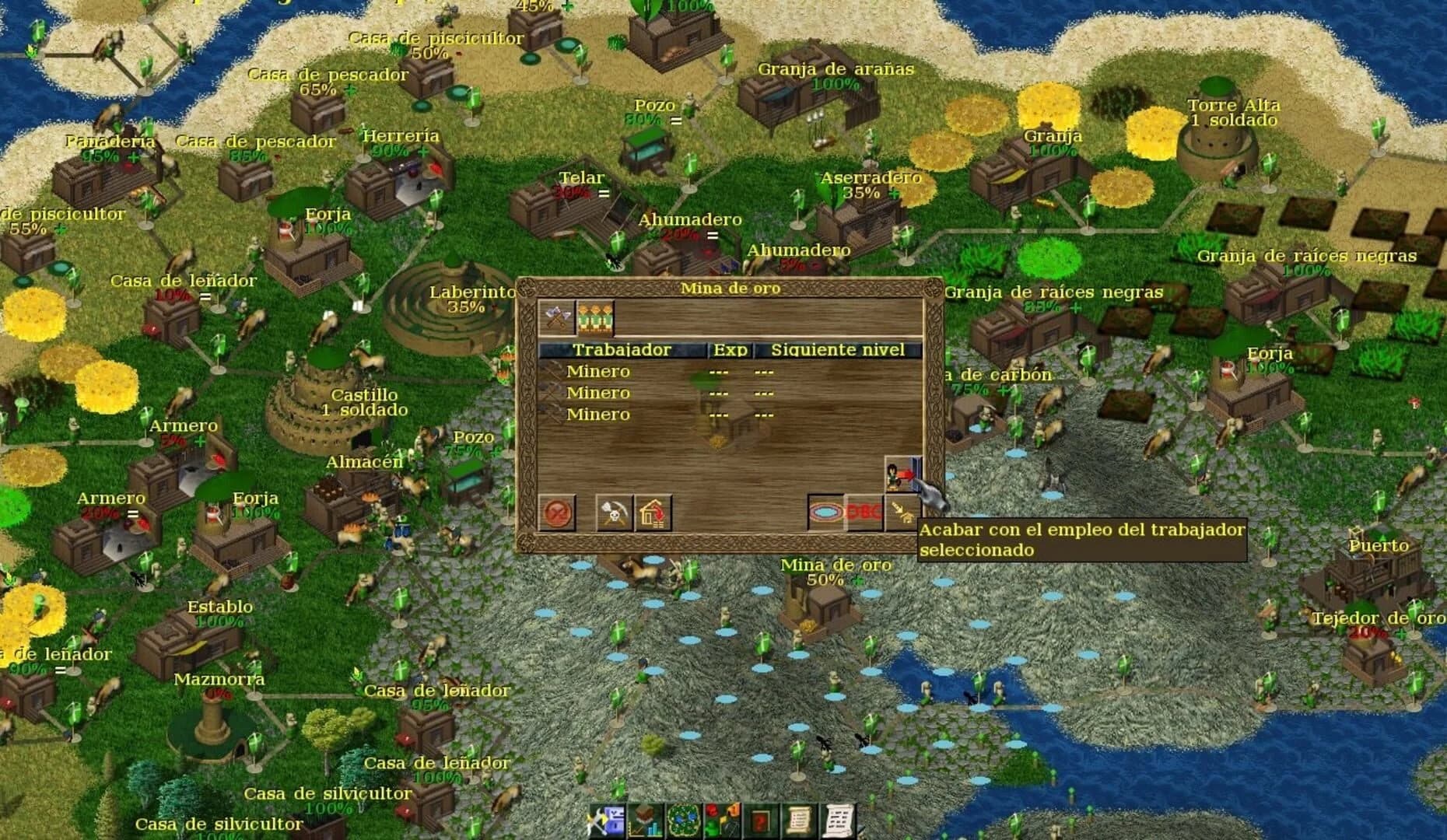Image resolution: width=1447 pixels, height=840 pixels.
Task: Switch to the workers tab in Mina de oro
Action: click(x=595, y=315)
